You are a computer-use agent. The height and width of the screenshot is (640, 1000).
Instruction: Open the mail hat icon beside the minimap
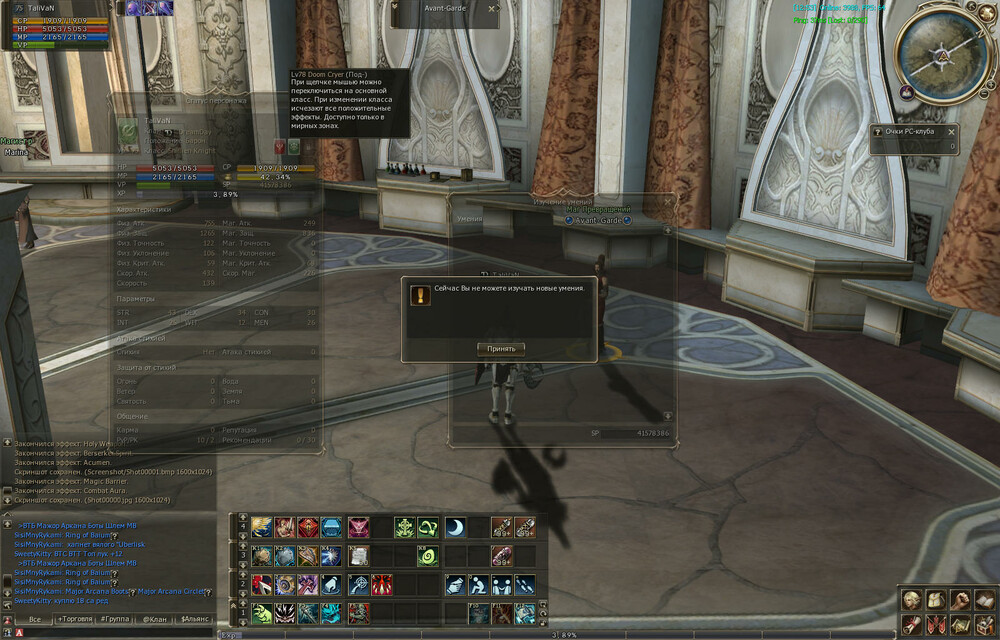pyautogui.click(x=906, y=91)
